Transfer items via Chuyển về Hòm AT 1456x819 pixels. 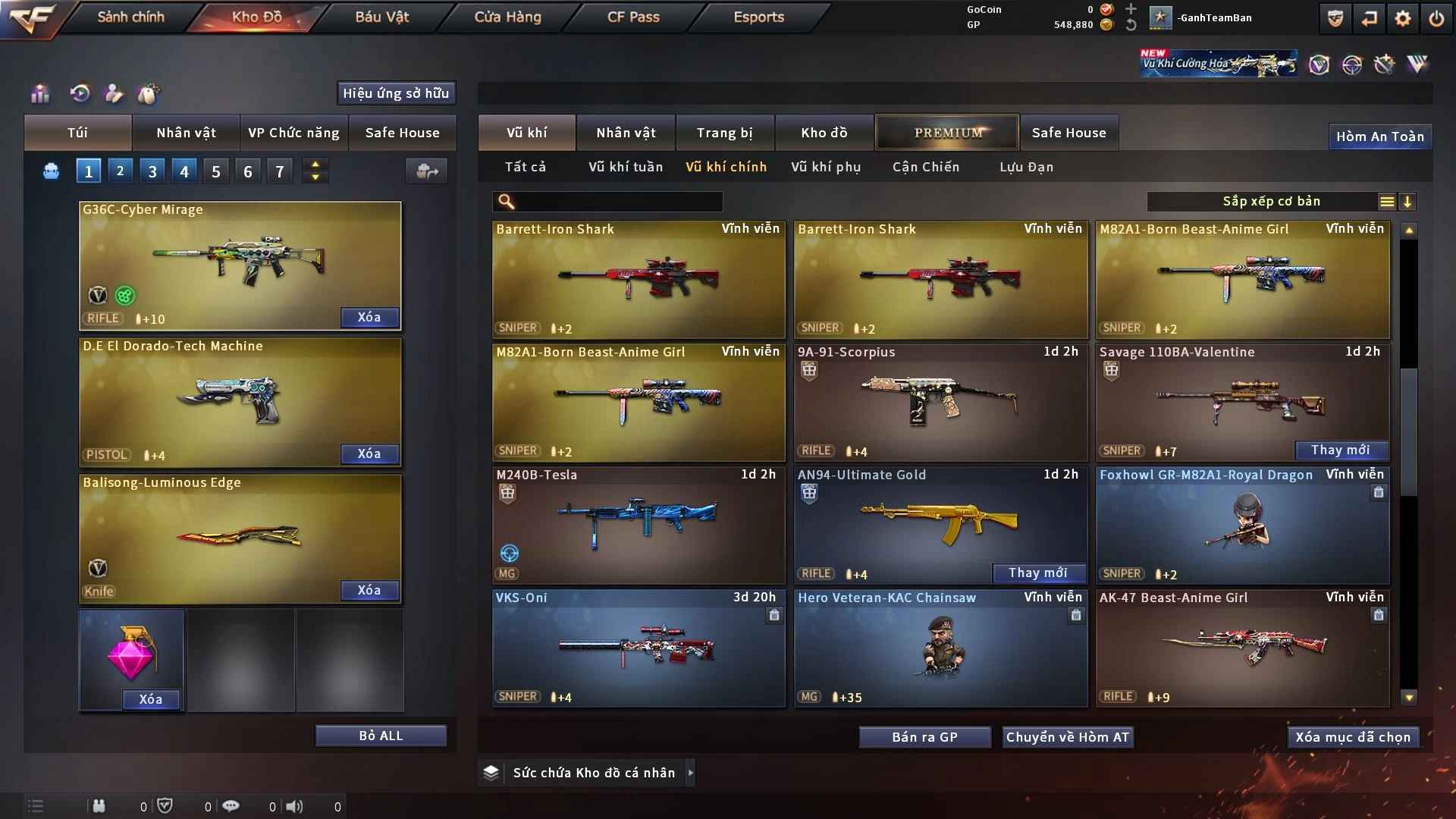[x=1068, y=737]
